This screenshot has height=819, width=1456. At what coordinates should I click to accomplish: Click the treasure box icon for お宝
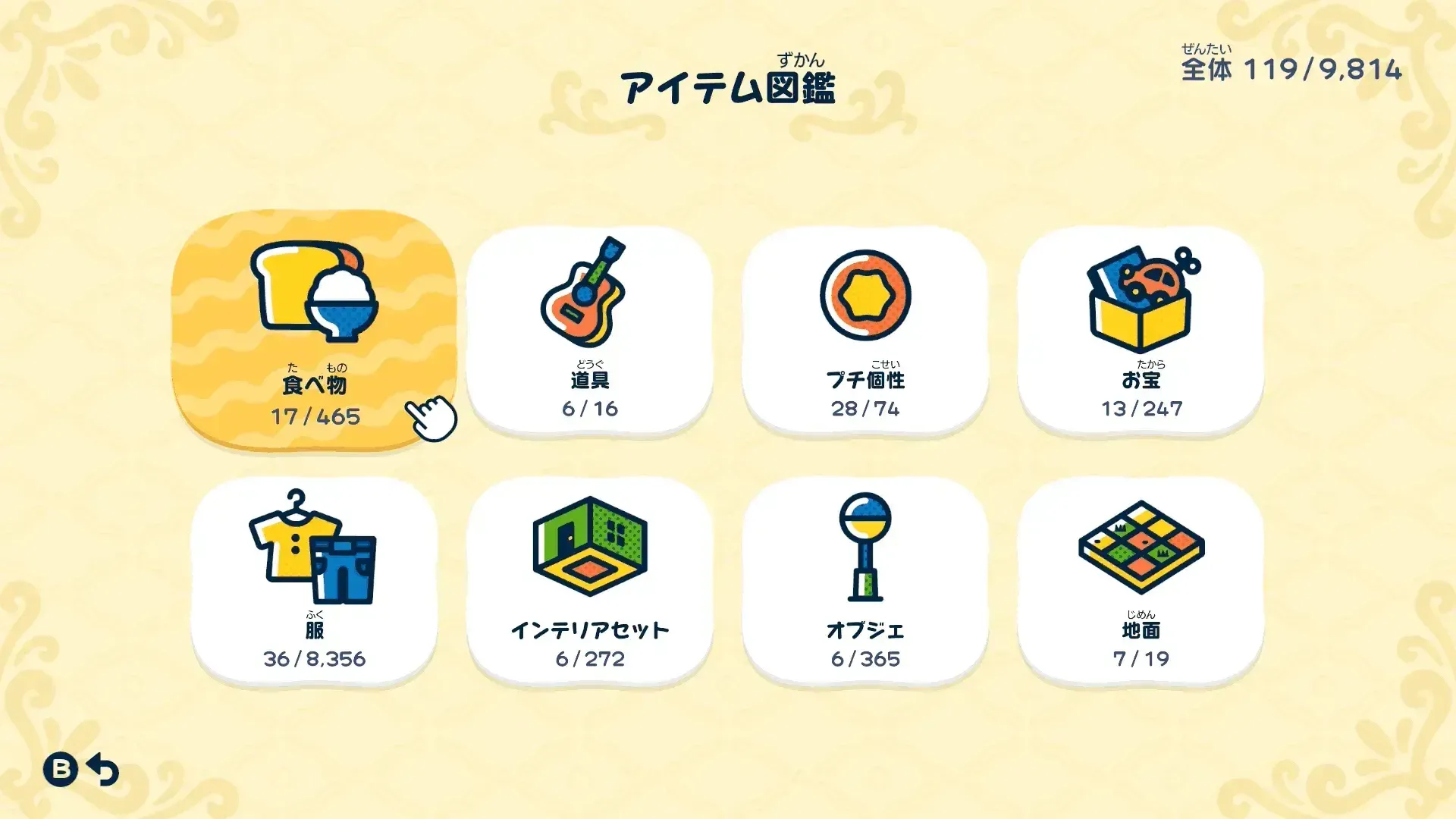click(1141, 300)
